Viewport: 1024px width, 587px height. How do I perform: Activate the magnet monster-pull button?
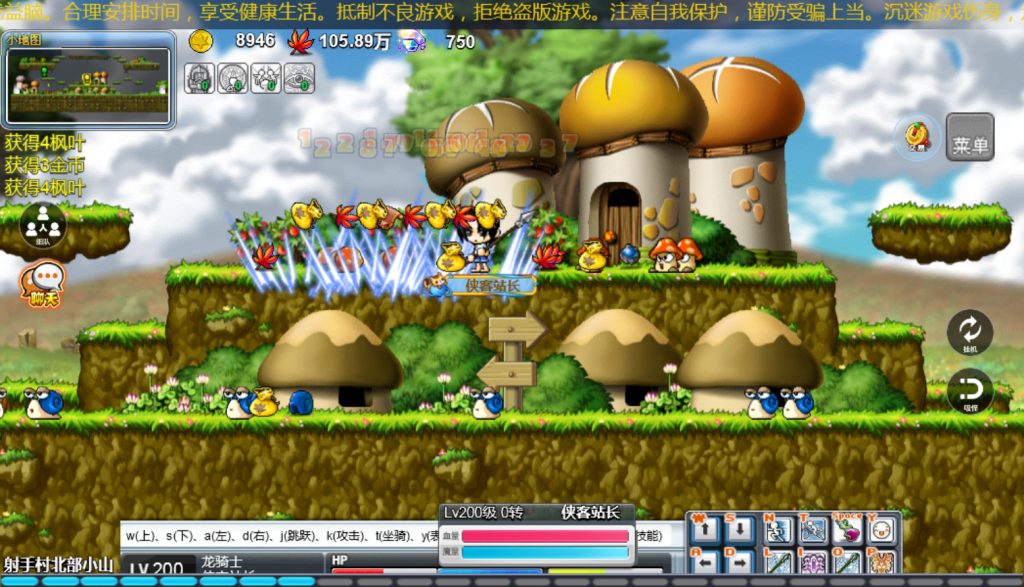(x=969, y=390)
